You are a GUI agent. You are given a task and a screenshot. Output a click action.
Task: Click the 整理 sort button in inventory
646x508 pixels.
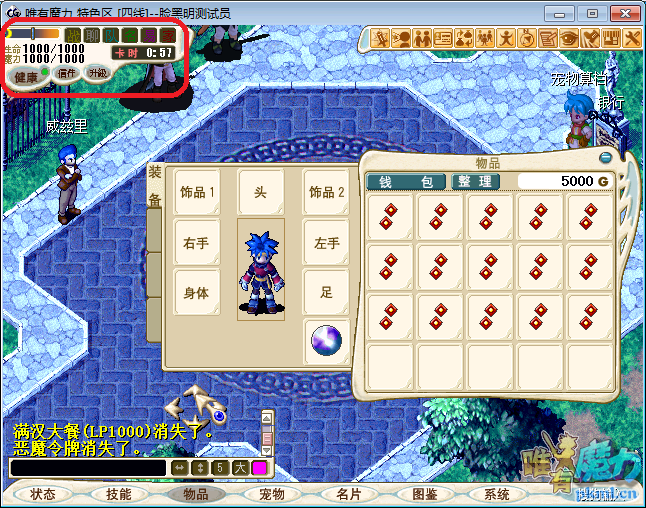[474, 181]
